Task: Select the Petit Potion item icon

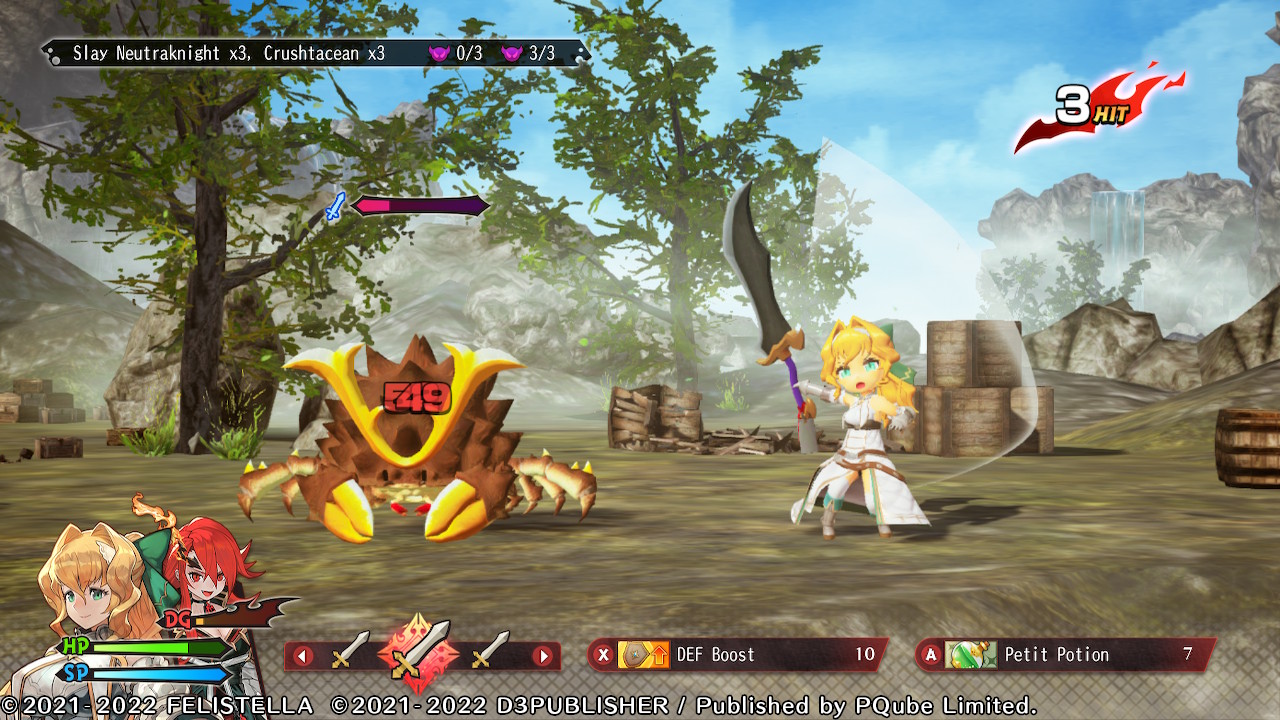Action: [x=969, y=655]
